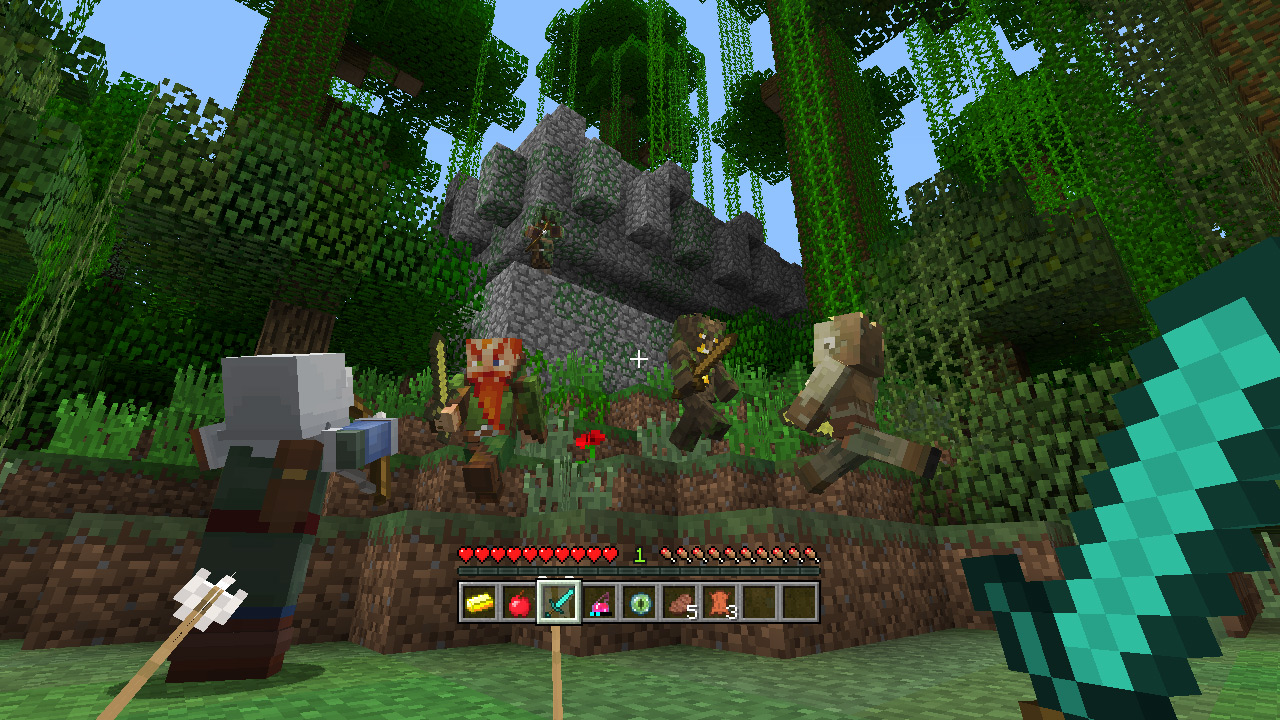This screenshot has height=720, width=1280.
Task: Click the Eye of Ender hotbar icon
Action: 638,602
